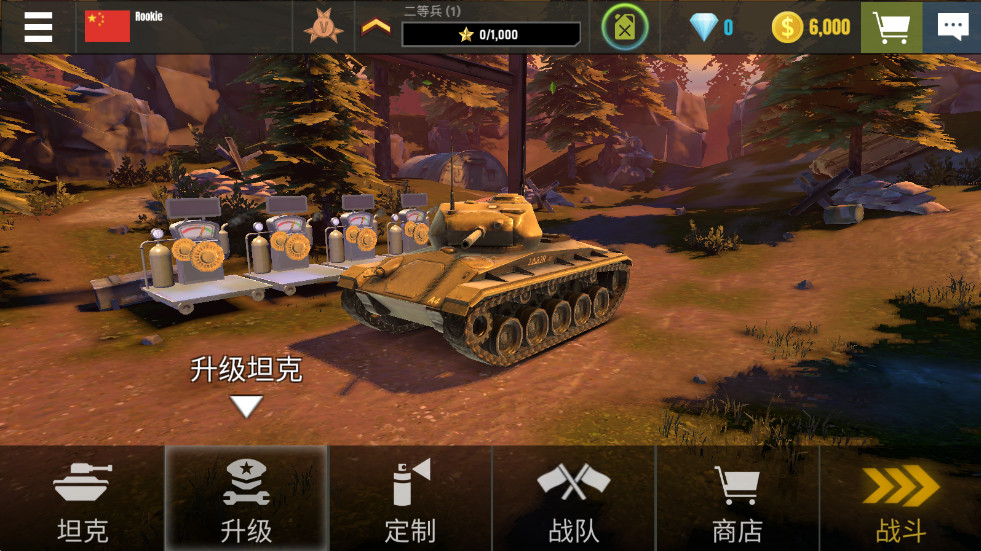Select the blue diamond currency counter
Viewport: 981px width, 551px height.
point(712,27)
